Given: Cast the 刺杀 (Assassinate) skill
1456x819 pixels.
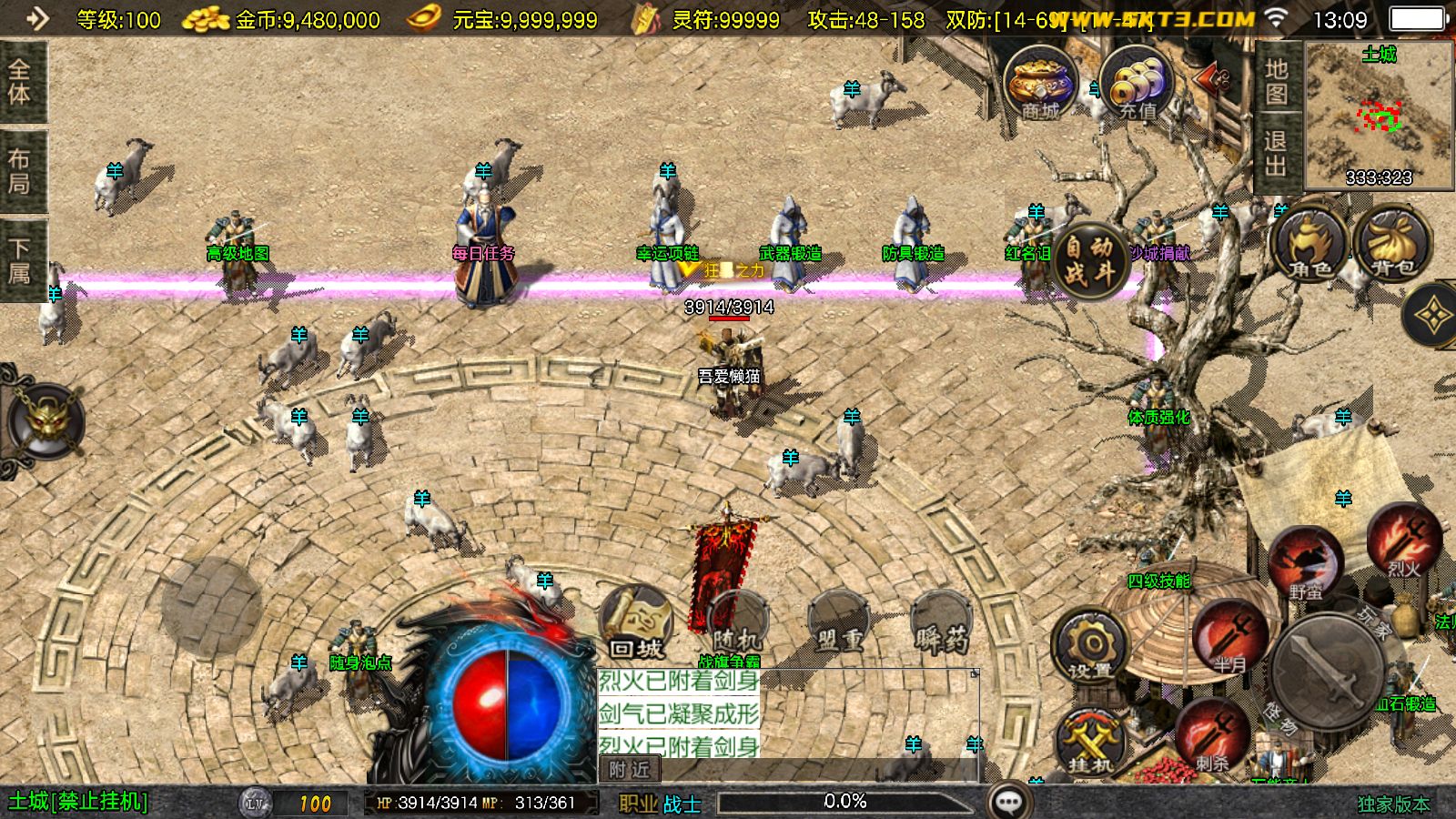Looking at the screenshot, I should [1210, 739].
